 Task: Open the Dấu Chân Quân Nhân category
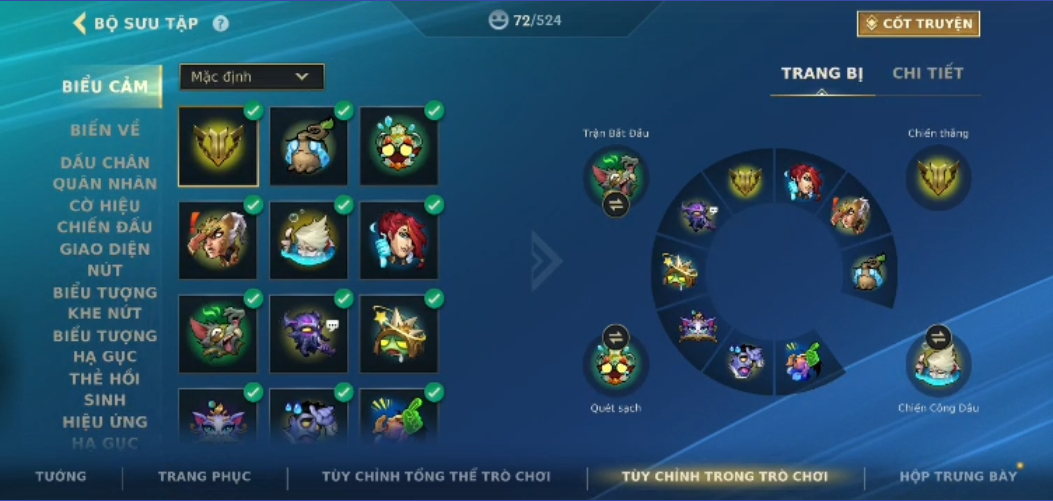point(105,173)
